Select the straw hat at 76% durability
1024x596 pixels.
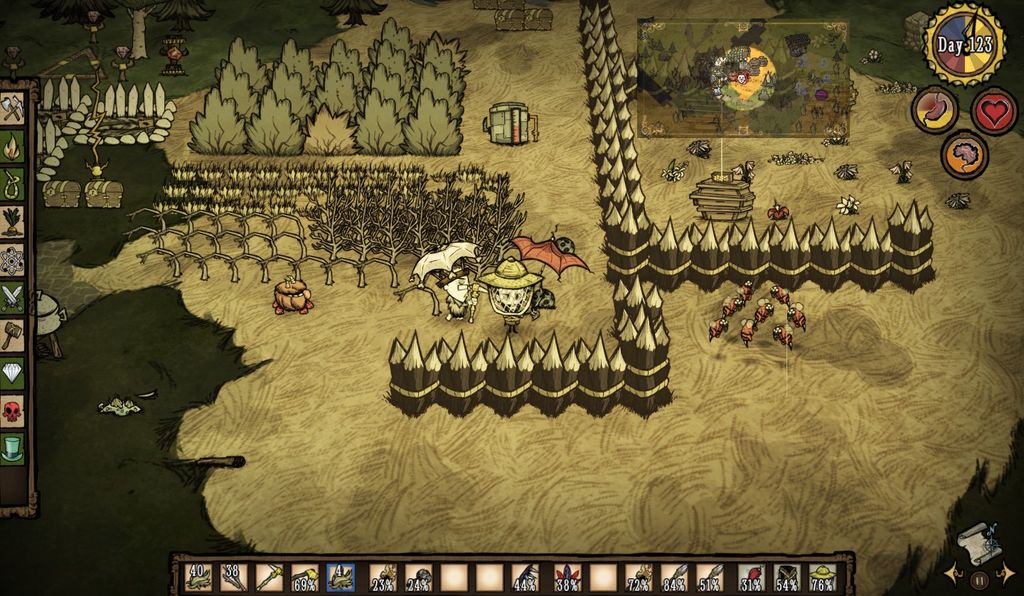[823, 577]
